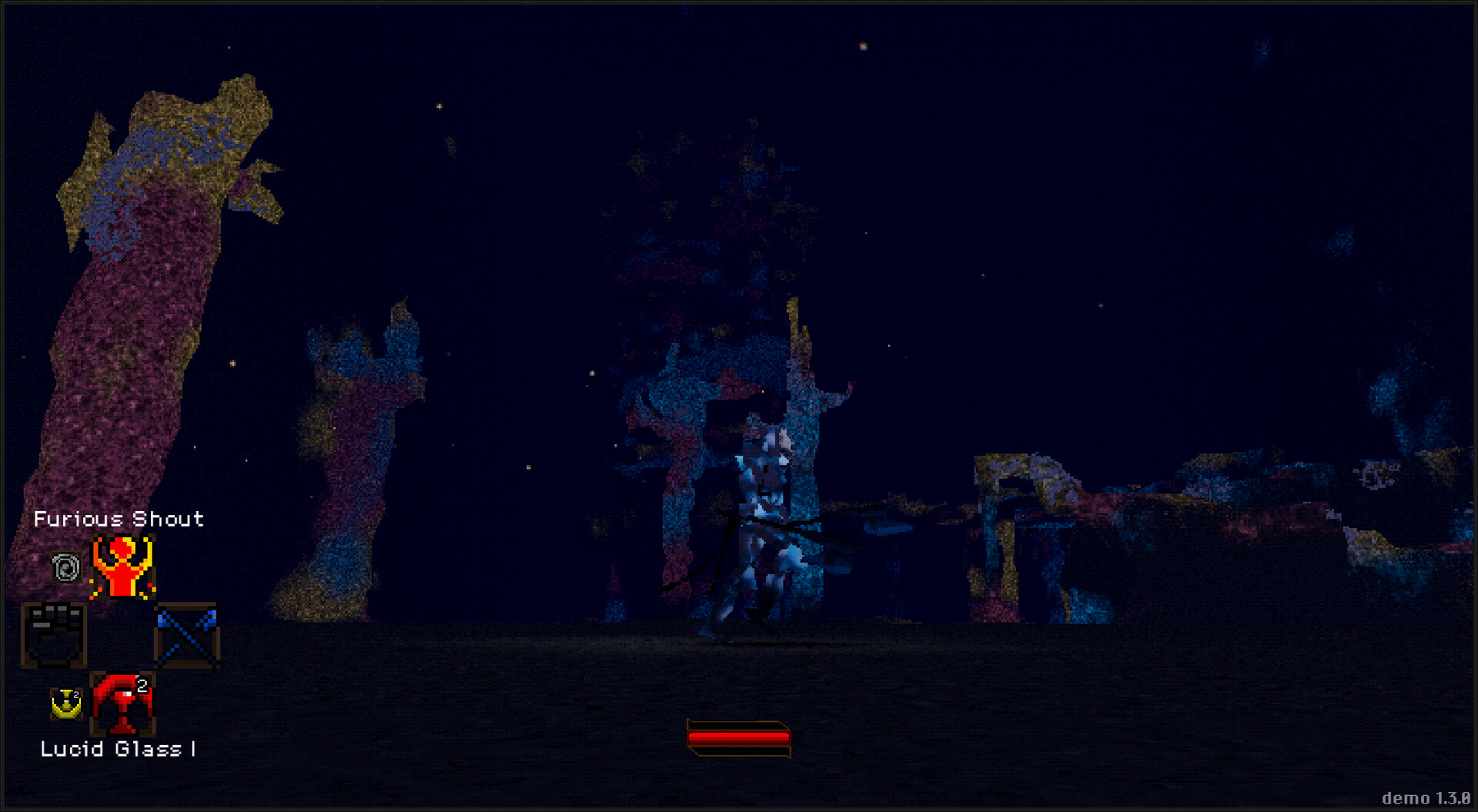Click the Furious Shout icon's red figure

click(121, 566)
